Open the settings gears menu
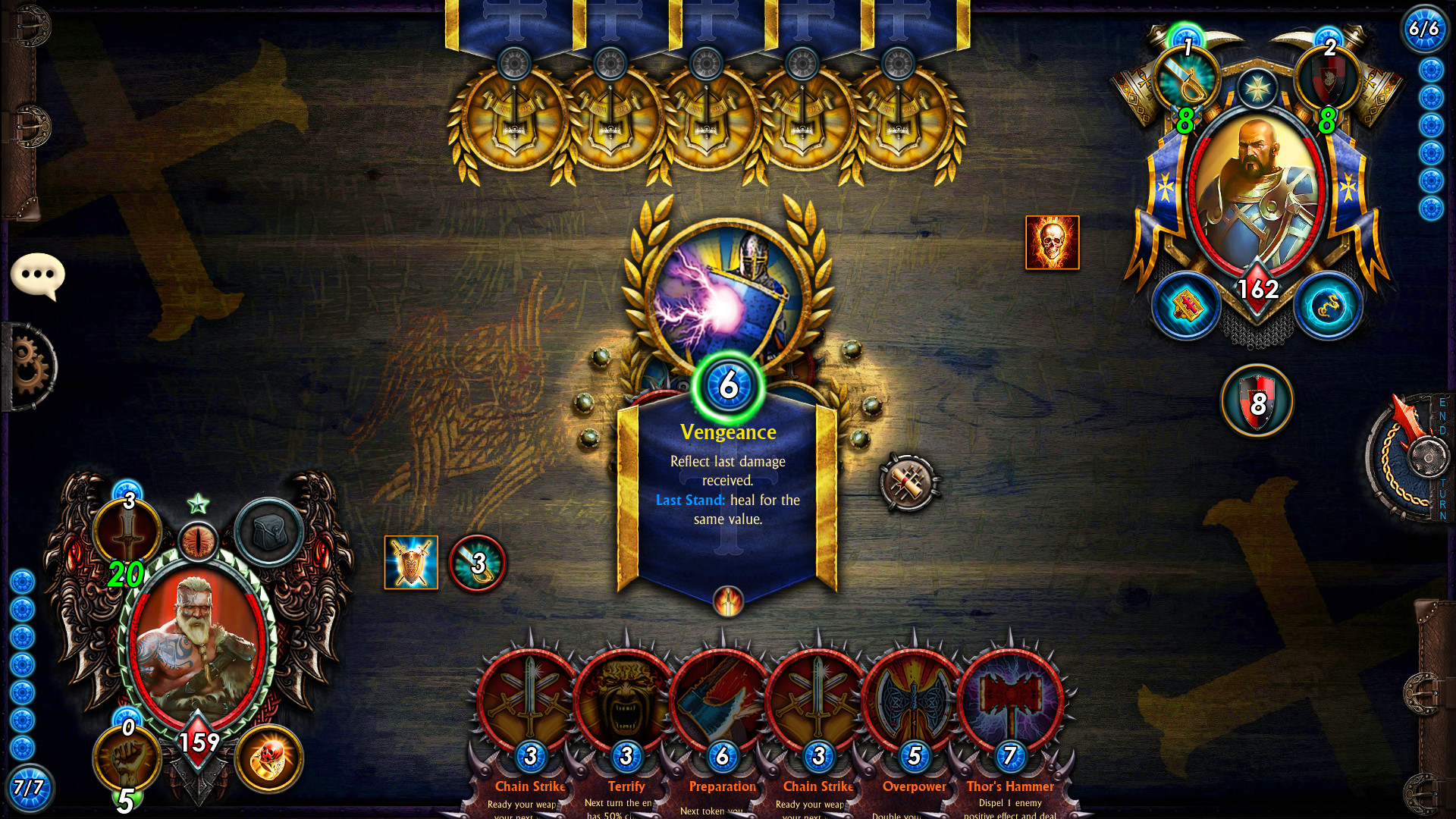Viewport: 1456px width, 819px height. [29, 364]
